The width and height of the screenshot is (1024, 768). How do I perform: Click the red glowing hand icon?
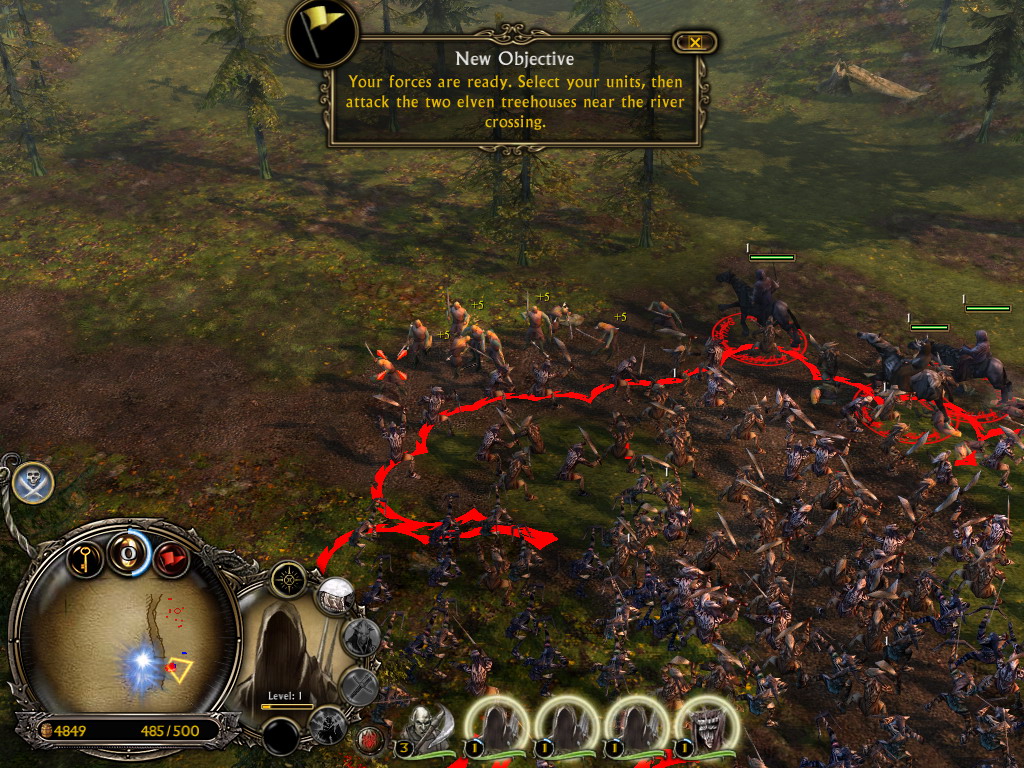pyautogui.click(x=369, y=740)
